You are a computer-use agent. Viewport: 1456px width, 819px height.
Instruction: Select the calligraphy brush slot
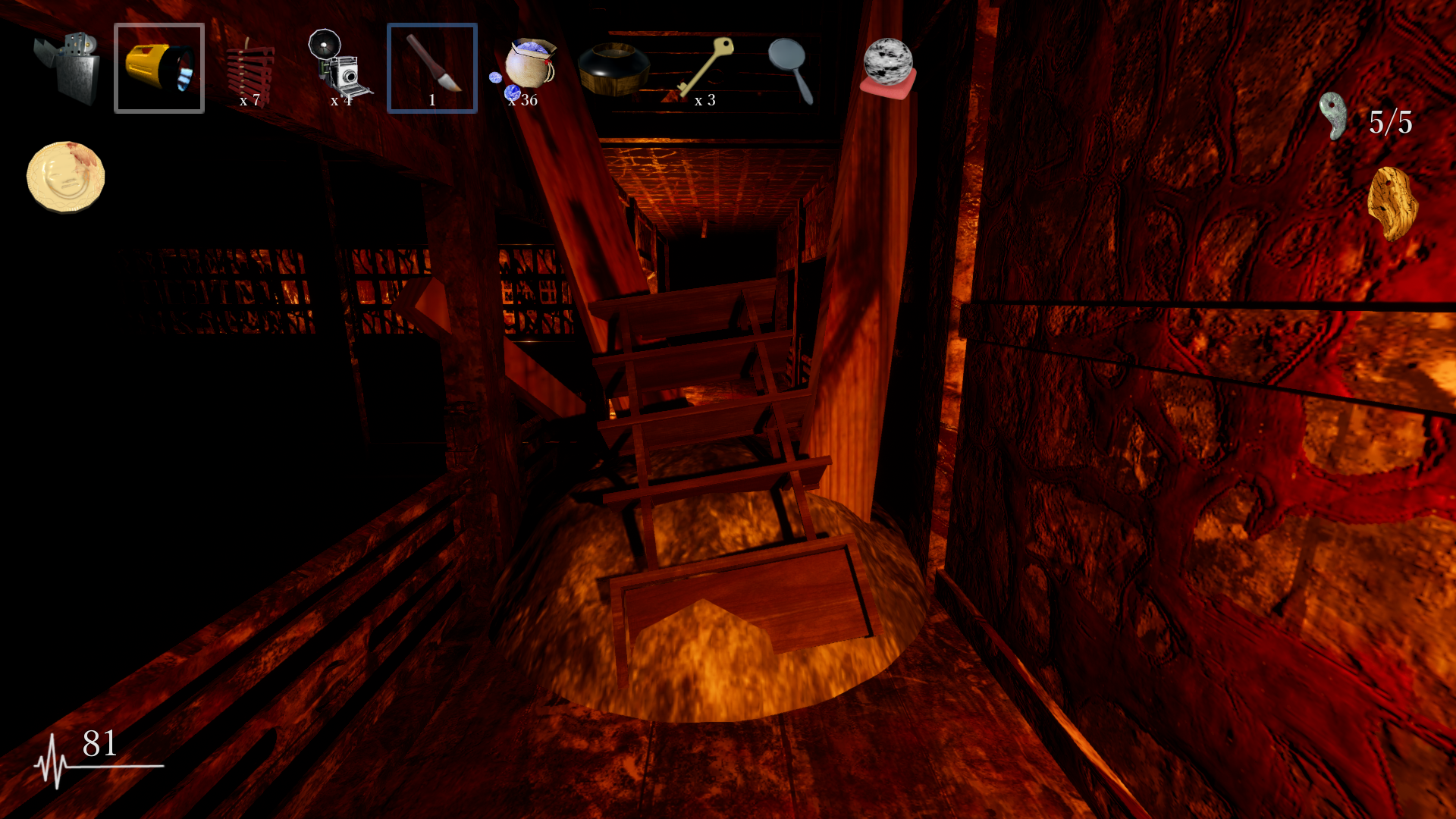432,67
